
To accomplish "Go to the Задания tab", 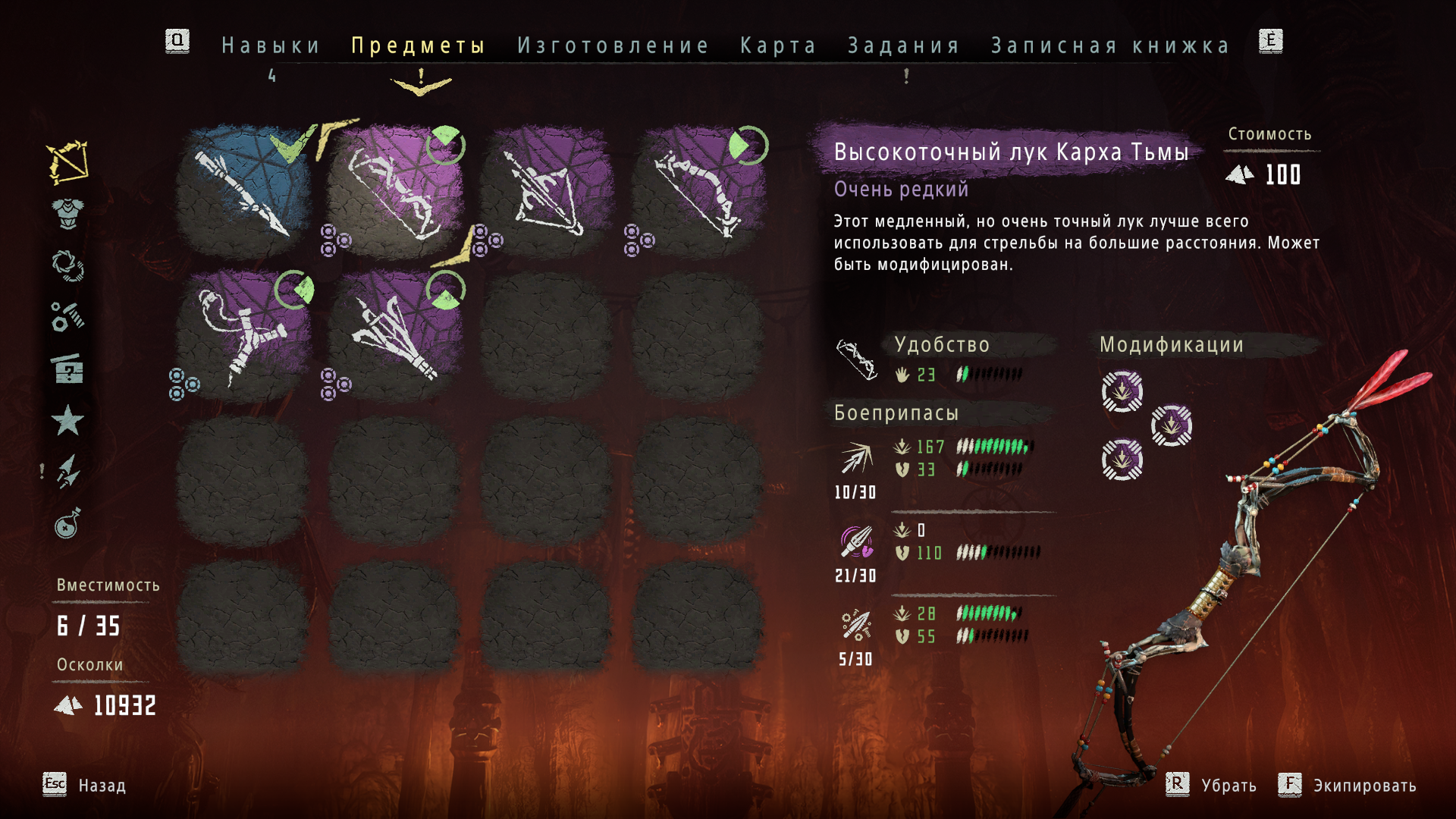I will [904, 45].
